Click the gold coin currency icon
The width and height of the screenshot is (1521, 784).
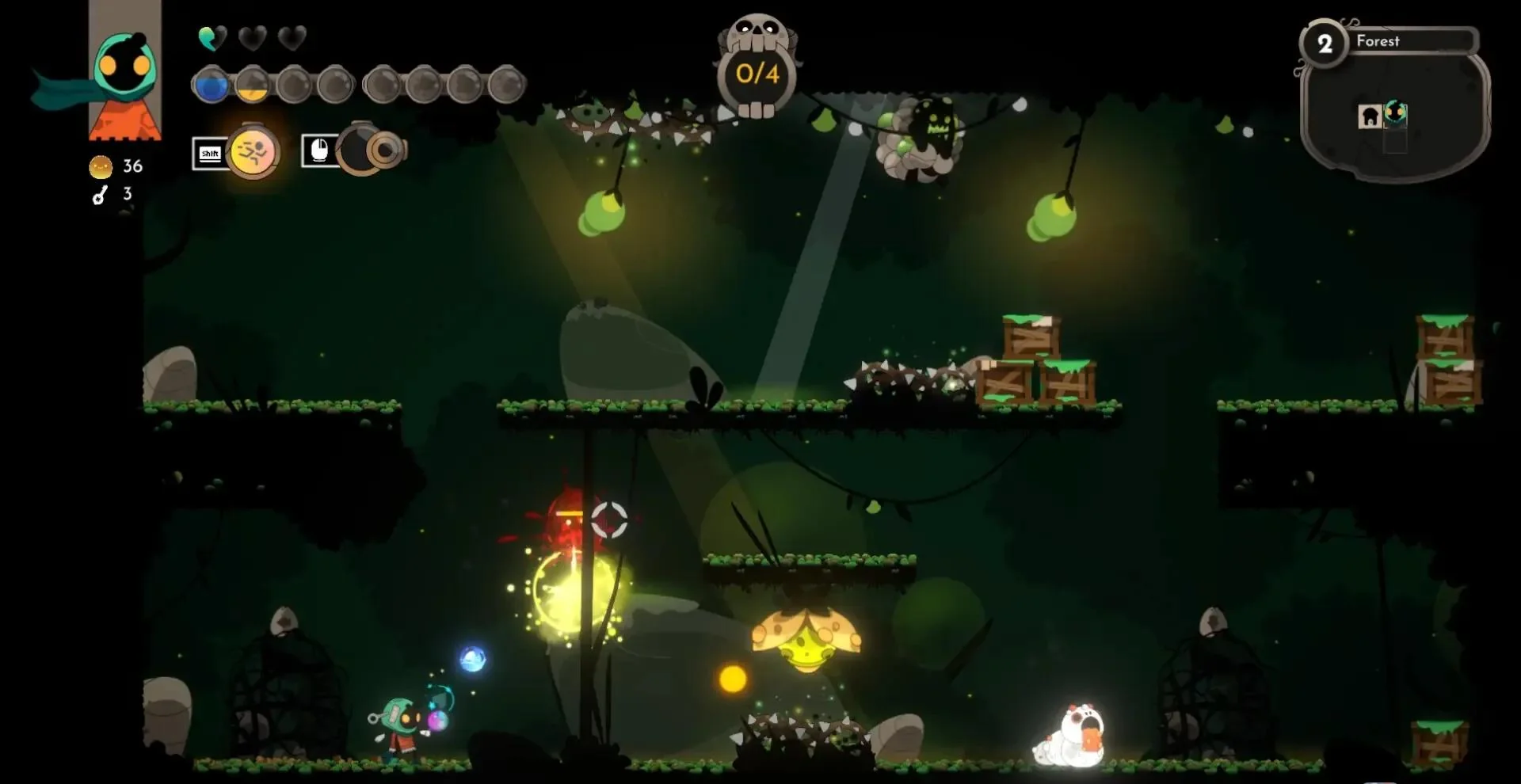coord(101,167)
